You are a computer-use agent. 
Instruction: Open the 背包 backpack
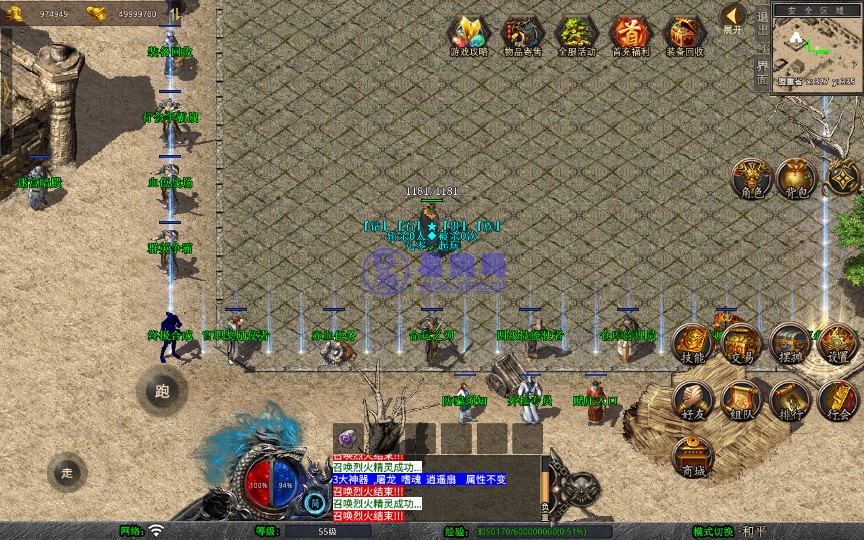pos(797,179)
